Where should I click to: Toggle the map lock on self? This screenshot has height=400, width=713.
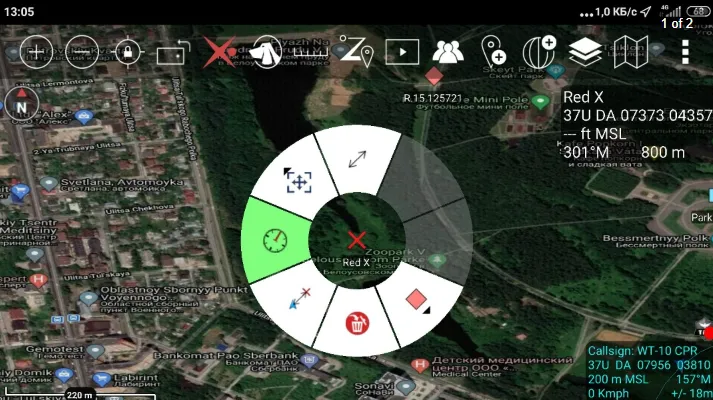pyautogui.click(x=128, y=50)
